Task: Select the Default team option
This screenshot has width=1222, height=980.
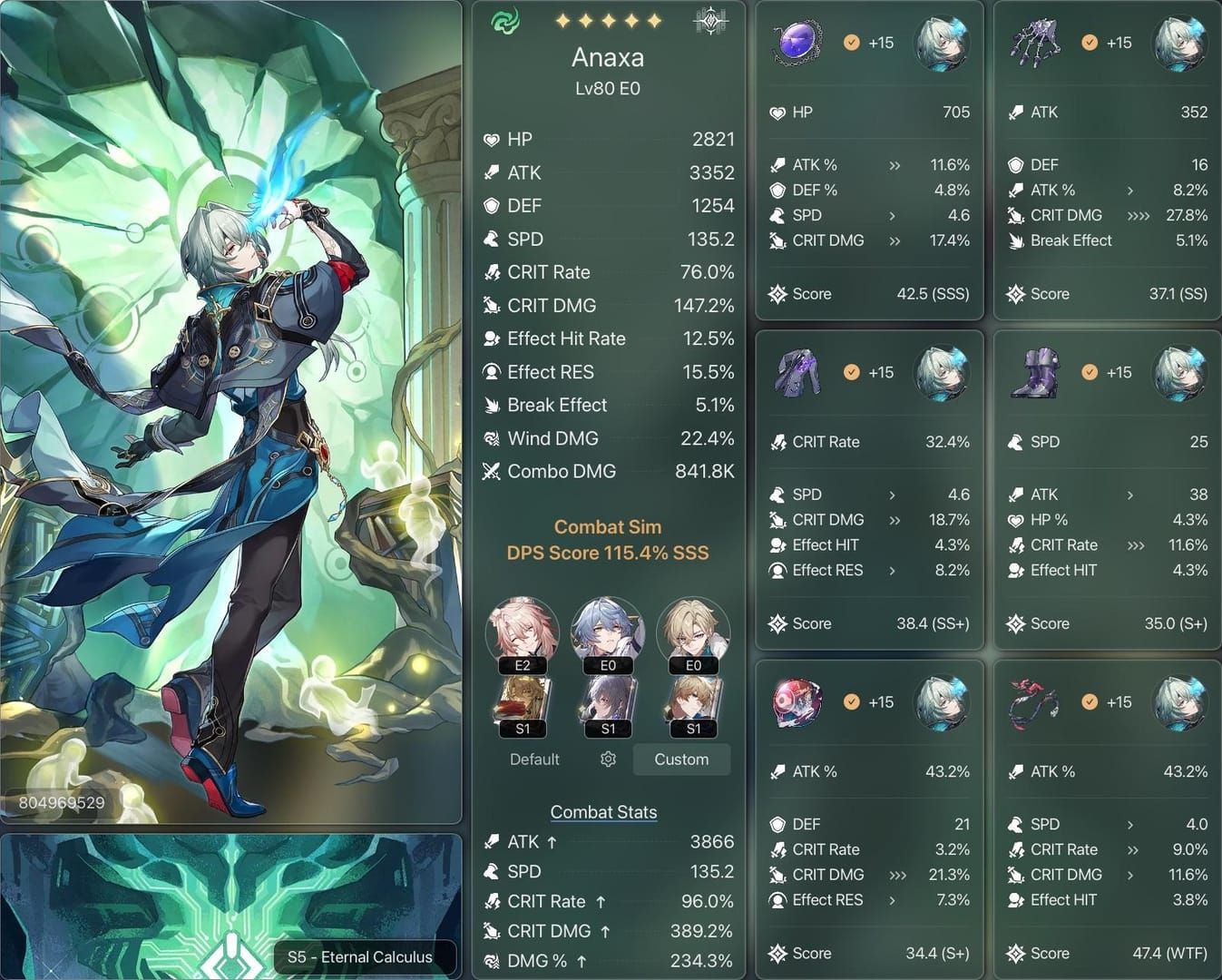Action: pos(534,759)
